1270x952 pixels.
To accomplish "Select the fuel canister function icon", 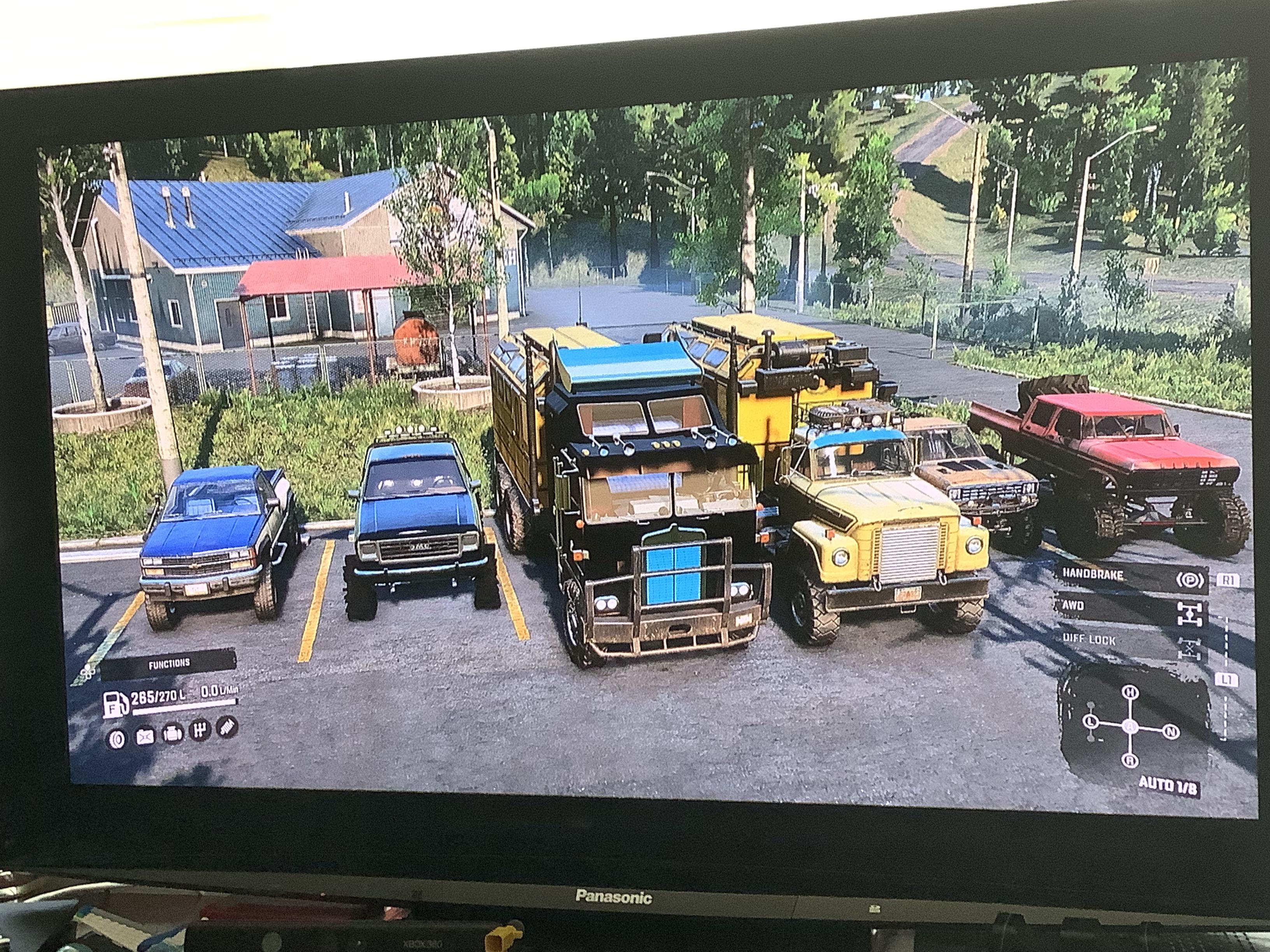I will 146,737.
